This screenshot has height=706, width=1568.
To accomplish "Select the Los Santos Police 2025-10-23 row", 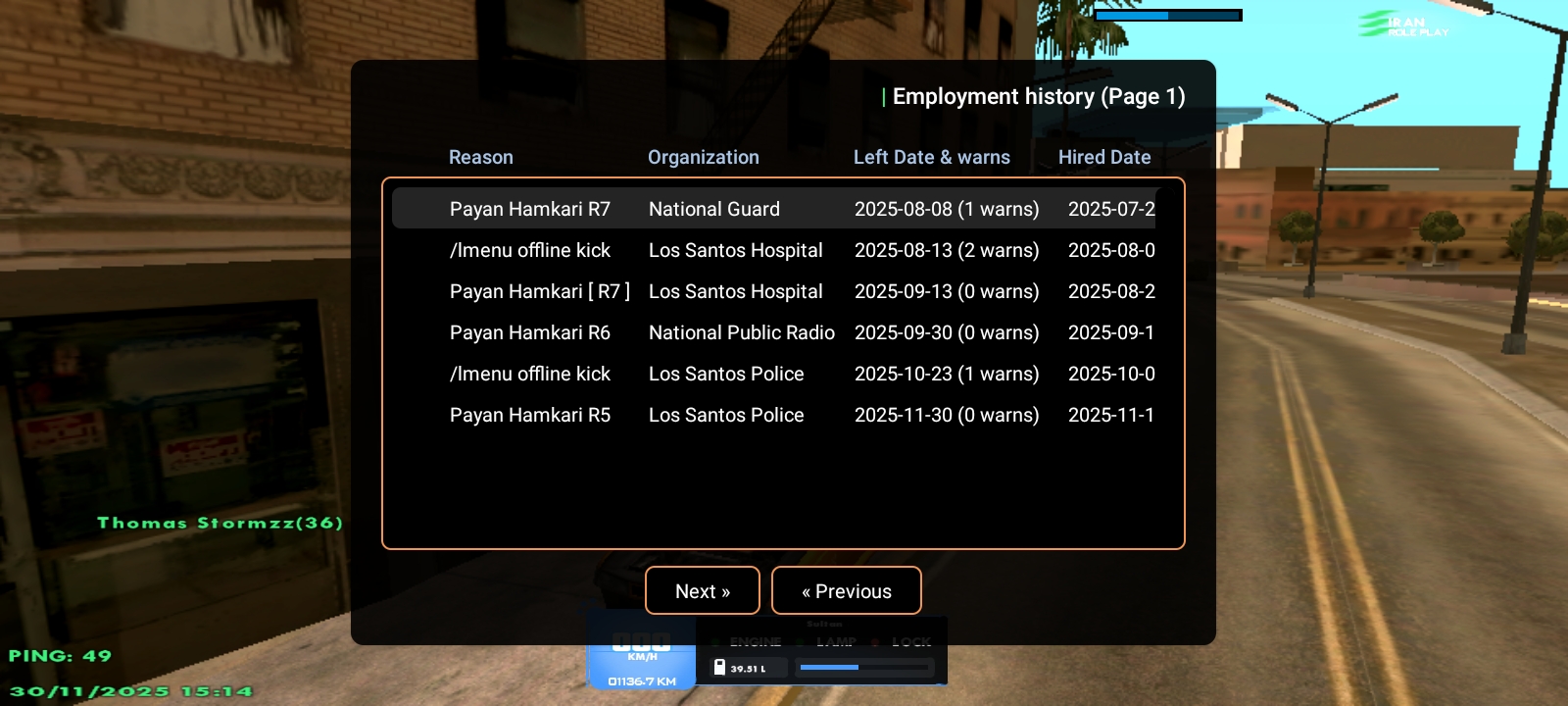I will click(774, 374).
